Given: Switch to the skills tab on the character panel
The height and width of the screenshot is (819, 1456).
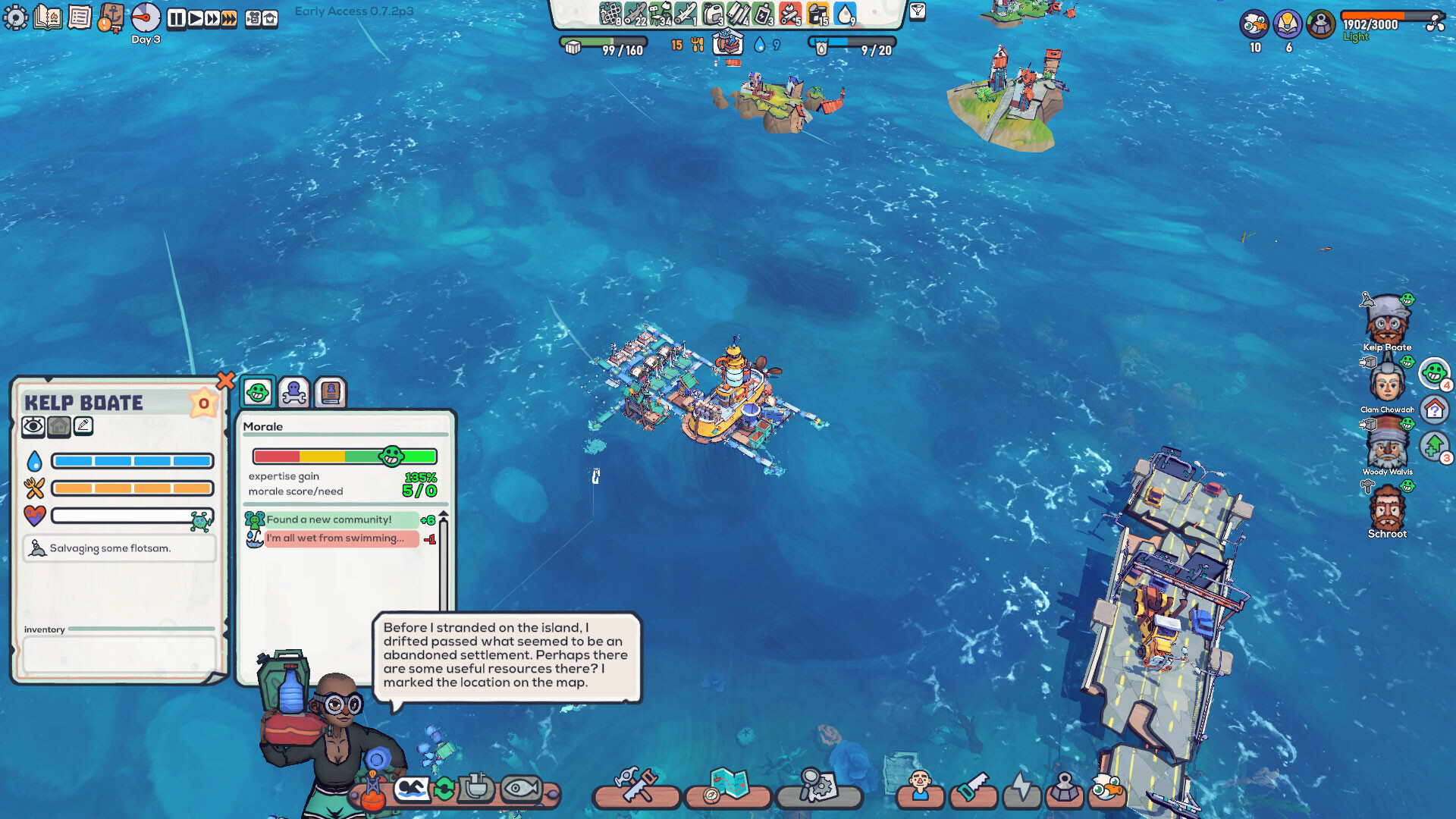Looking at the screenshot, I should (294, 391).
